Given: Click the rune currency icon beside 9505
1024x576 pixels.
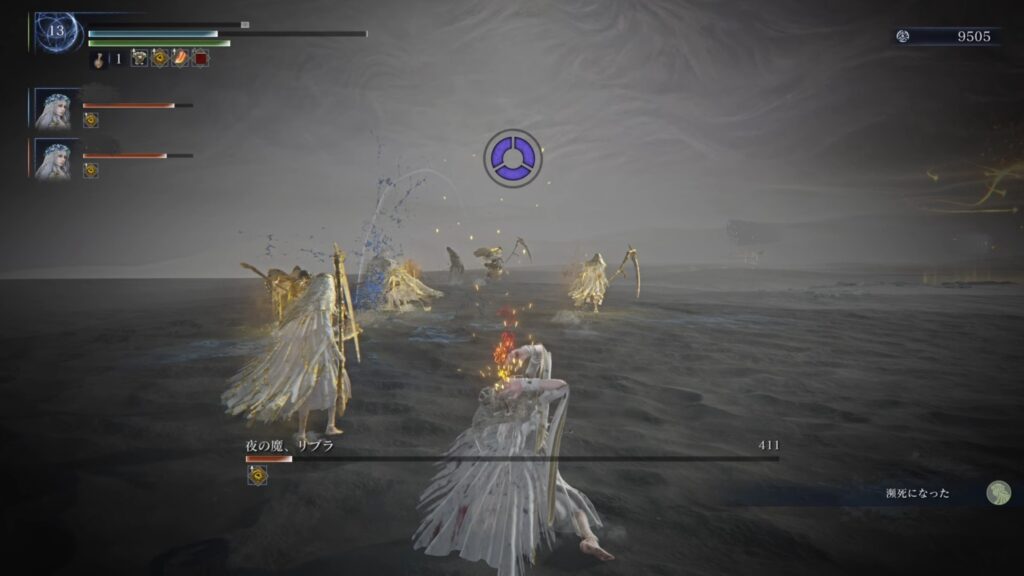Looking at the screenshot, I should [902, 36].
